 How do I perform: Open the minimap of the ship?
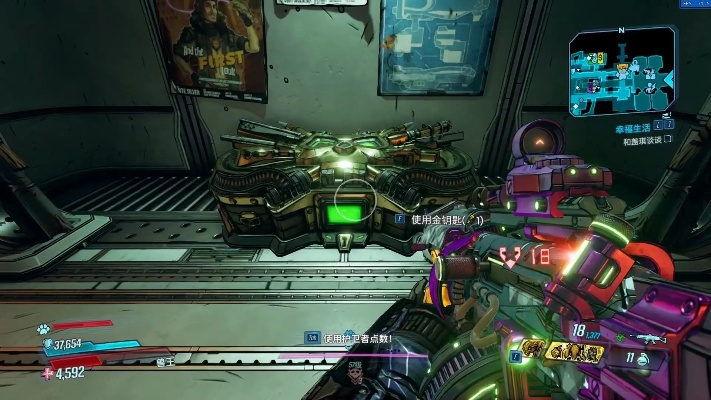pyautogui.click(x=623, y=73)
